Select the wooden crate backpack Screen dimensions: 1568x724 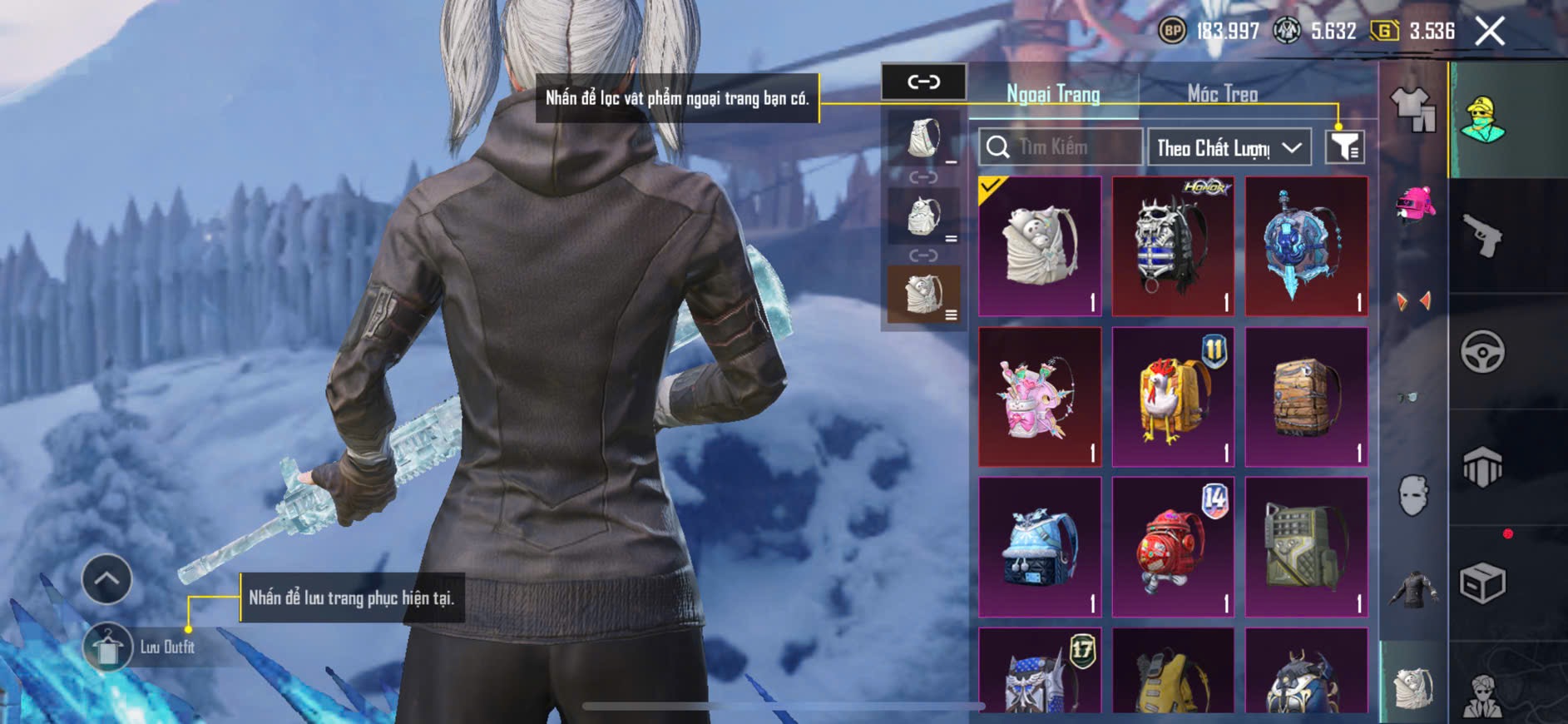click(x=1306, y=397)
